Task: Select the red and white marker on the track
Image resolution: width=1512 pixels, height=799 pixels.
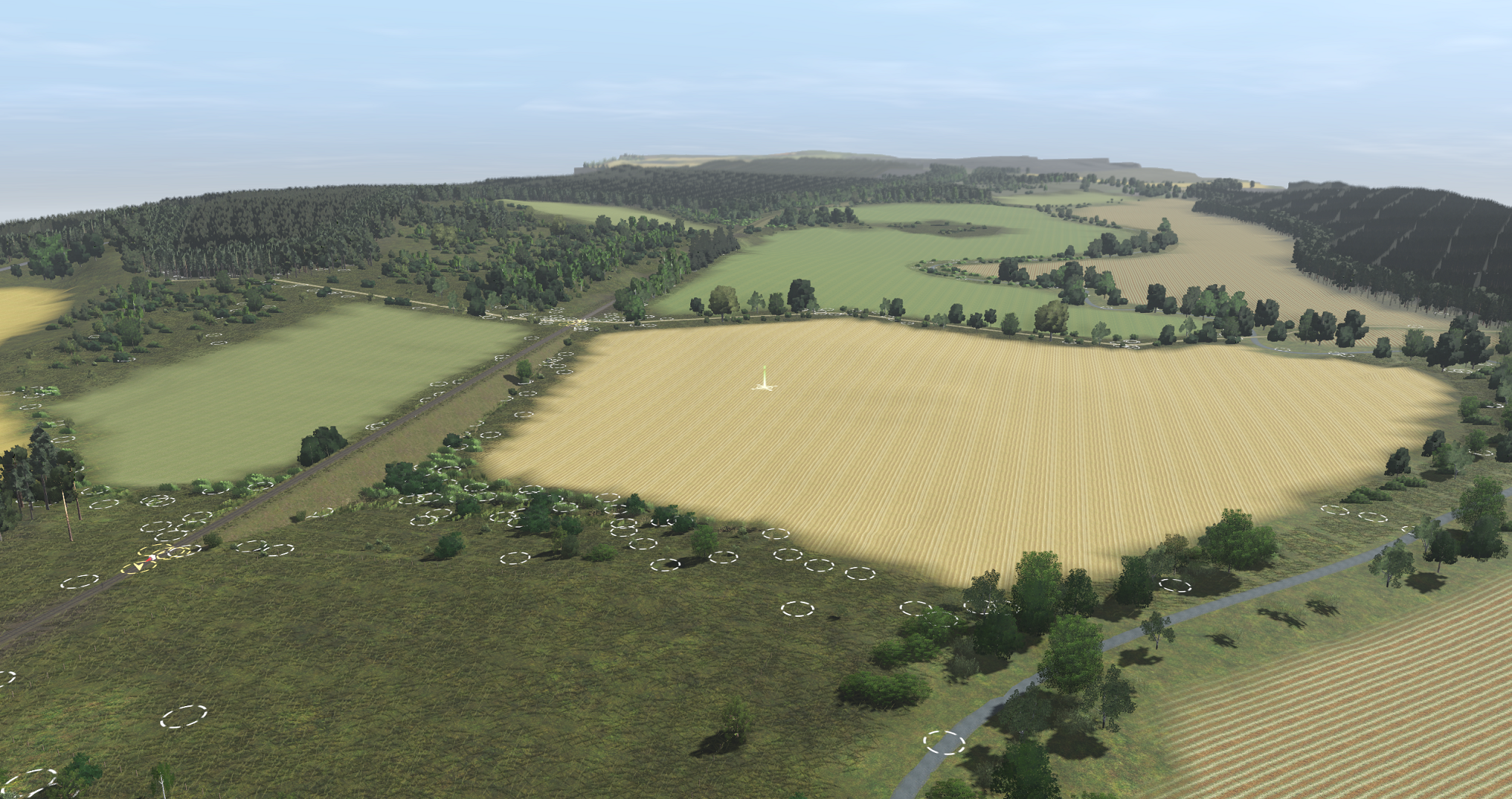Action: pyautogui.click(x=151, y=559)
